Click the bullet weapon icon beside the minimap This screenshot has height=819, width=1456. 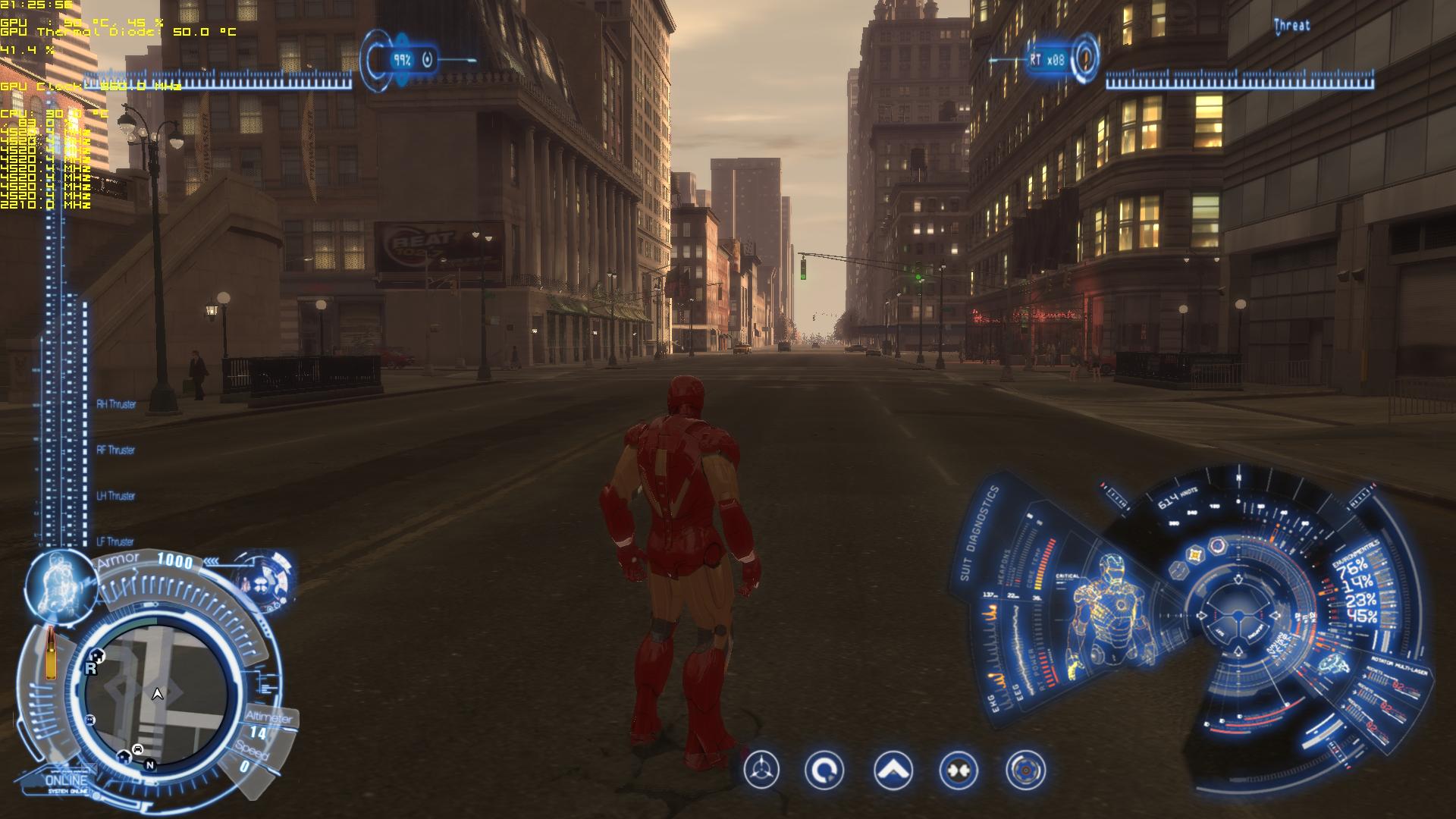coord(52,654)
